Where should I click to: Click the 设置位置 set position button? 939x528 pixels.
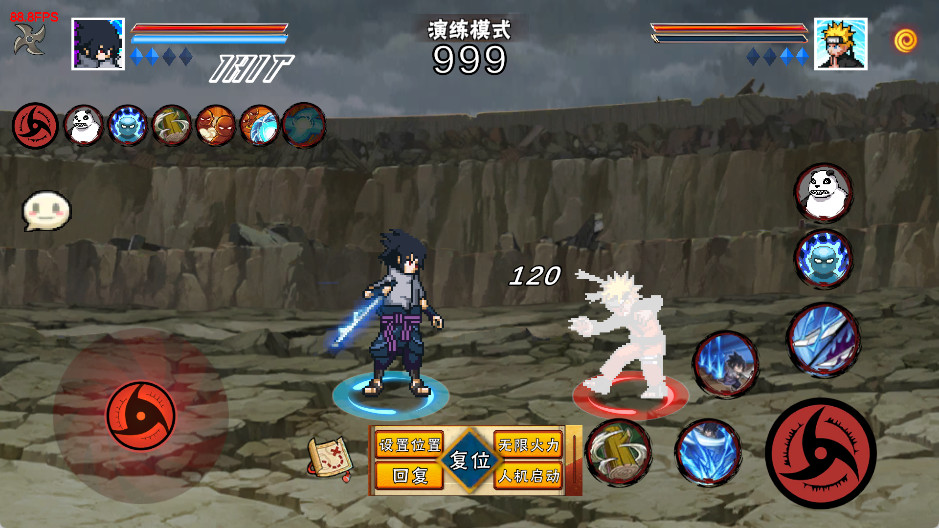409,445
